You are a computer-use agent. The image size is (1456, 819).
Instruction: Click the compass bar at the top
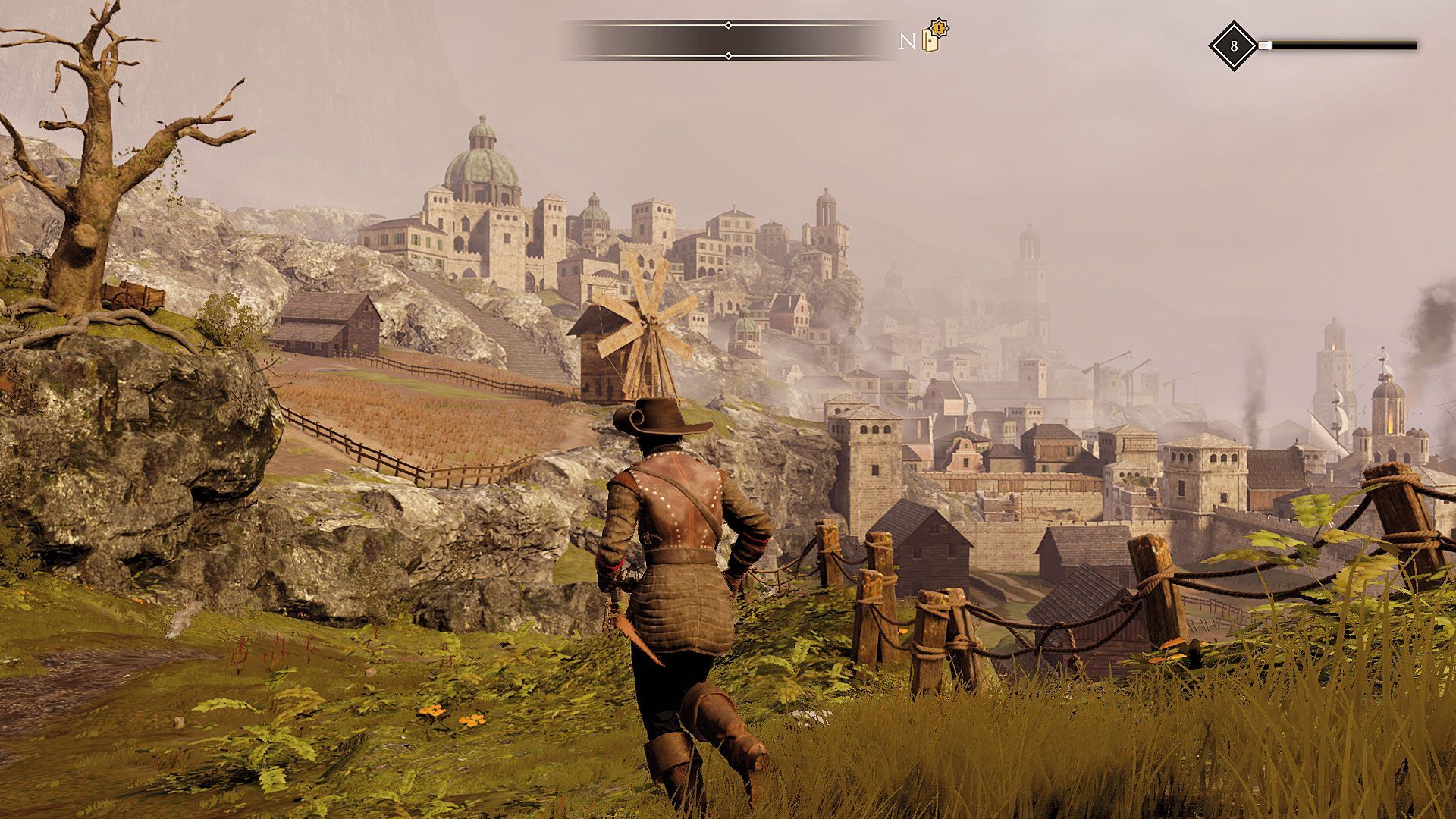(728, 40)
